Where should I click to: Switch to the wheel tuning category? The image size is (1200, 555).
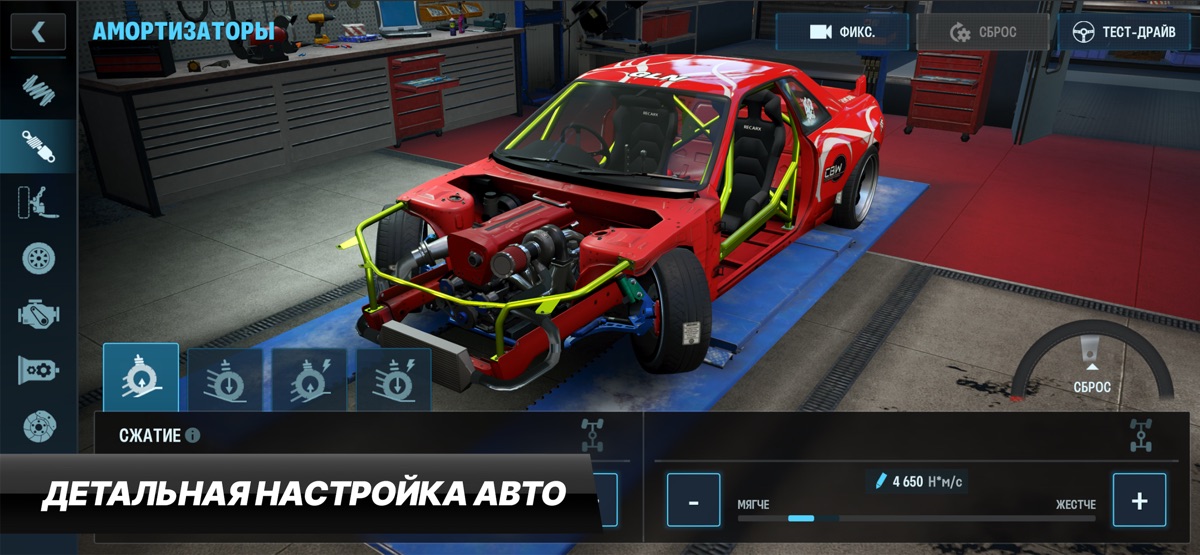coord(38,258)
